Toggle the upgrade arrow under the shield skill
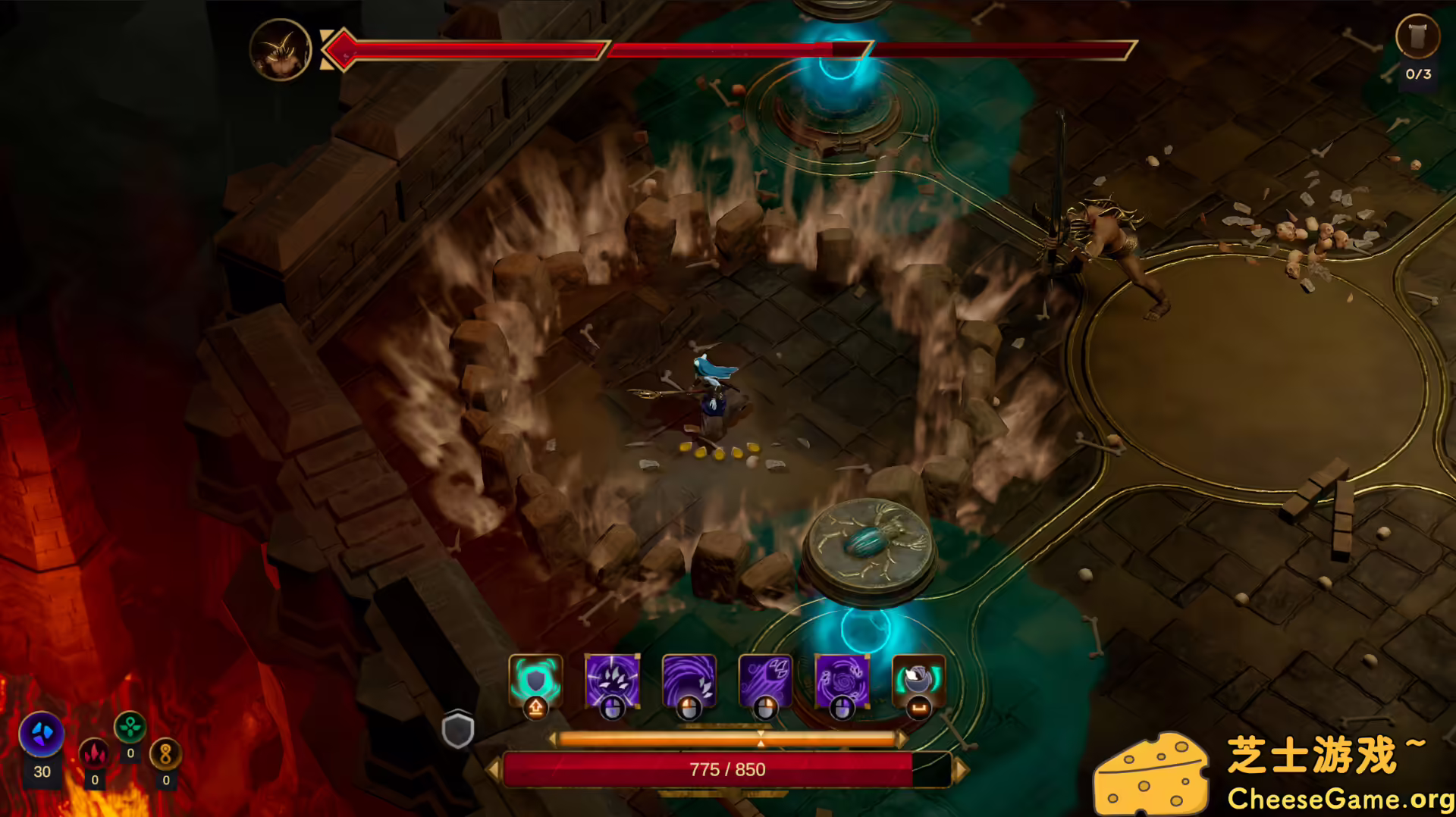This screenshot has width=1456, height=817. click(x=535, y=707)
